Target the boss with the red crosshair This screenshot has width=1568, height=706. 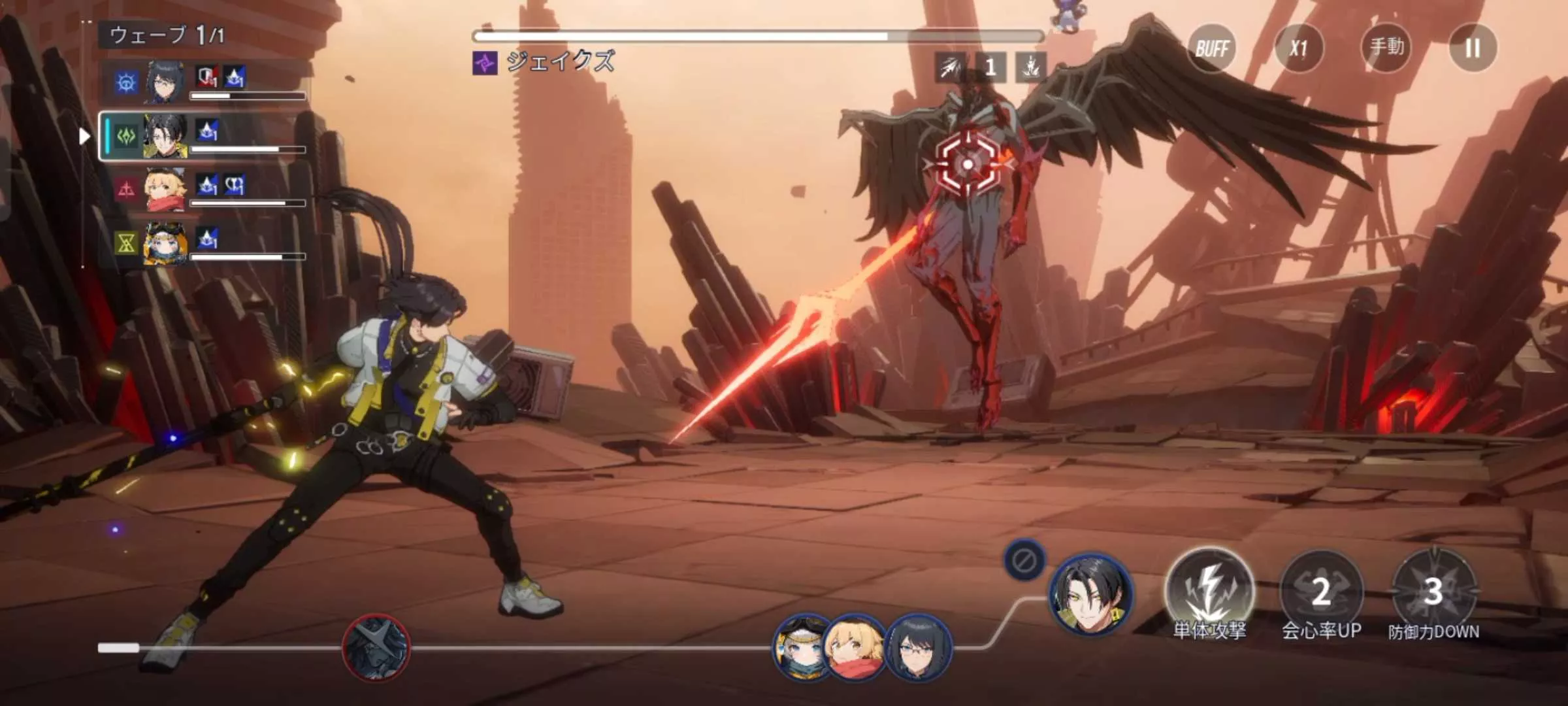(x=968, y=164)
